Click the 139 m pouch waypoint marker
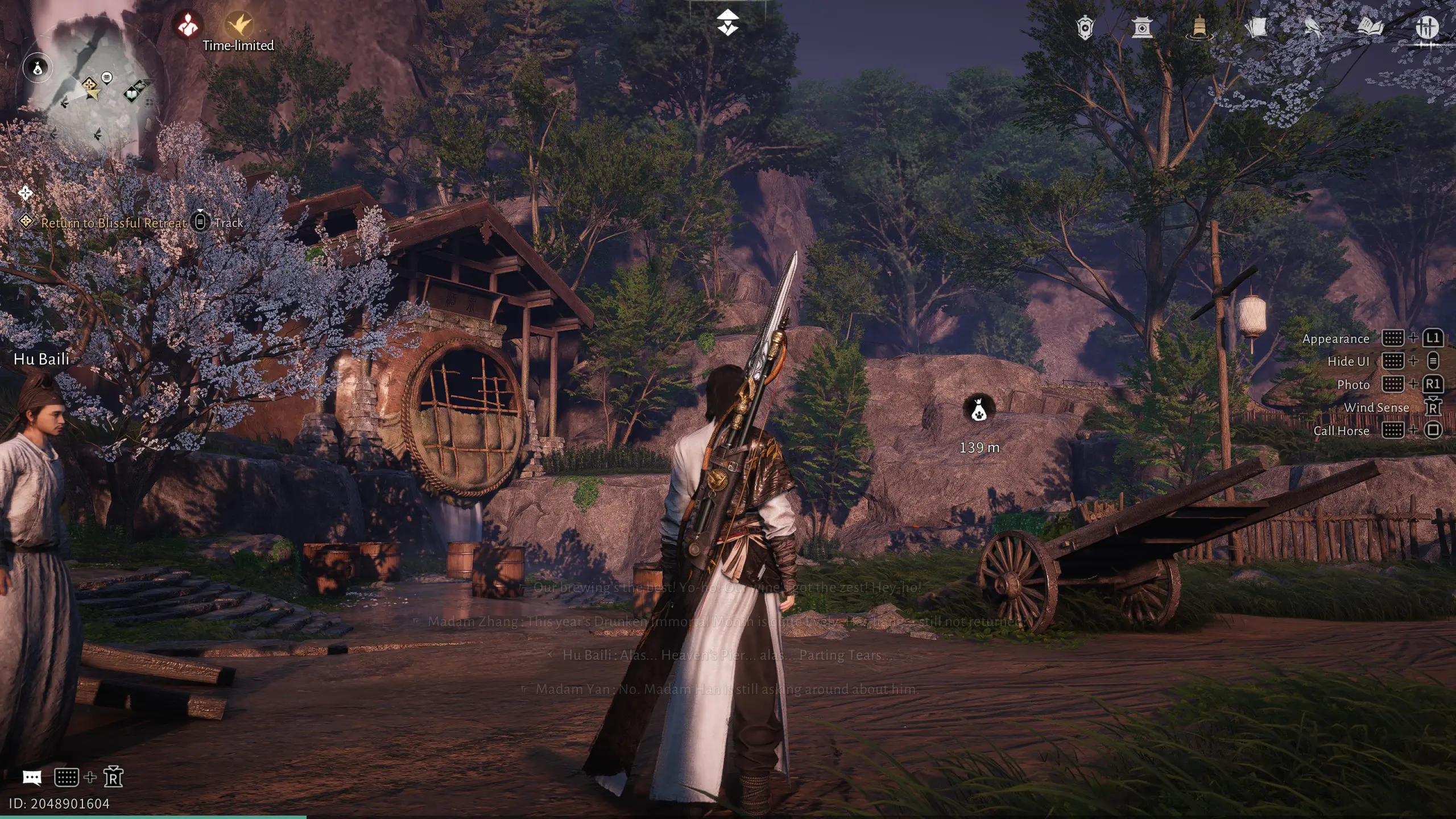This screenshot has width=1456, height=819. [x=978, y=408]
